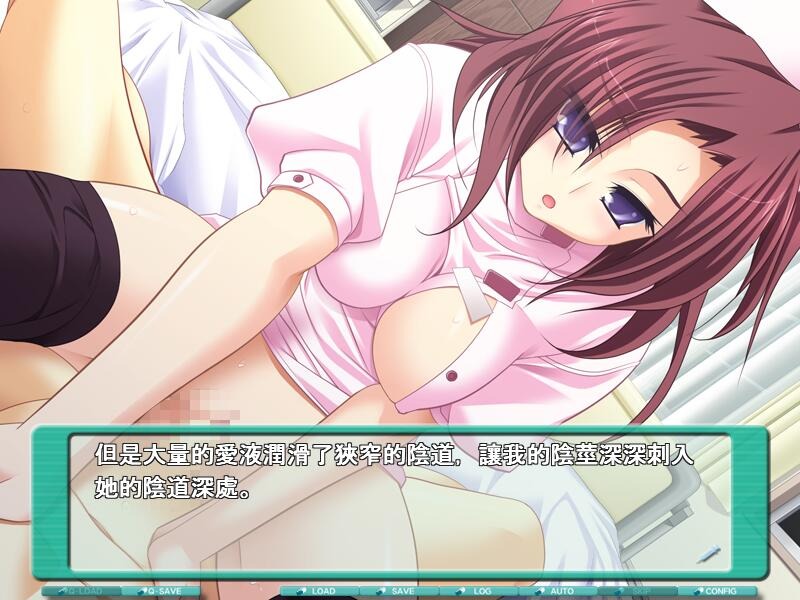The width and height of the screenshot is (800, 600).
Task: Select the greyed-out SKIP button
Action: click(x=637, y=591)
